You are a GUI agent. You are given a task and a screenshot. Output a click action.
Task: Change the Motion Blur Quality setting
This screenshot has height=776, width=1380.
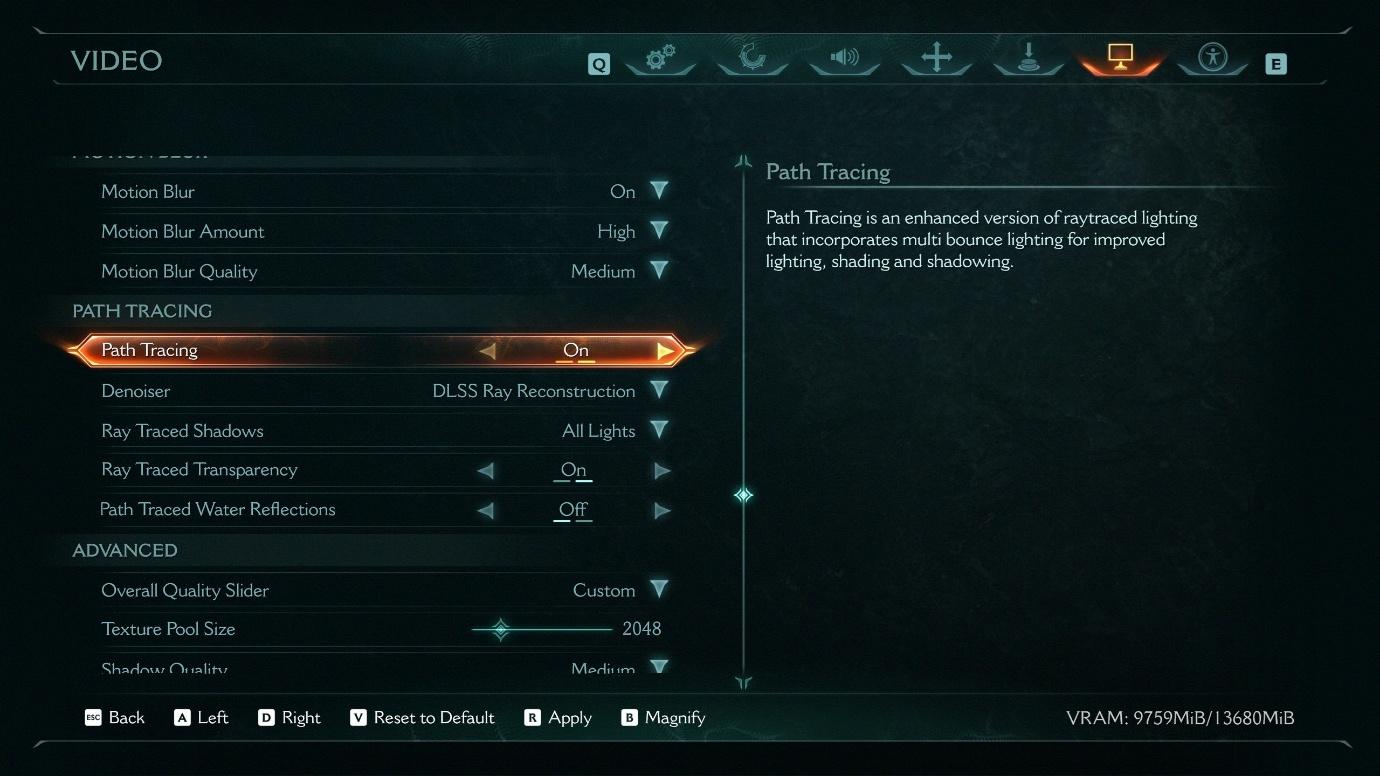[659, 270]
